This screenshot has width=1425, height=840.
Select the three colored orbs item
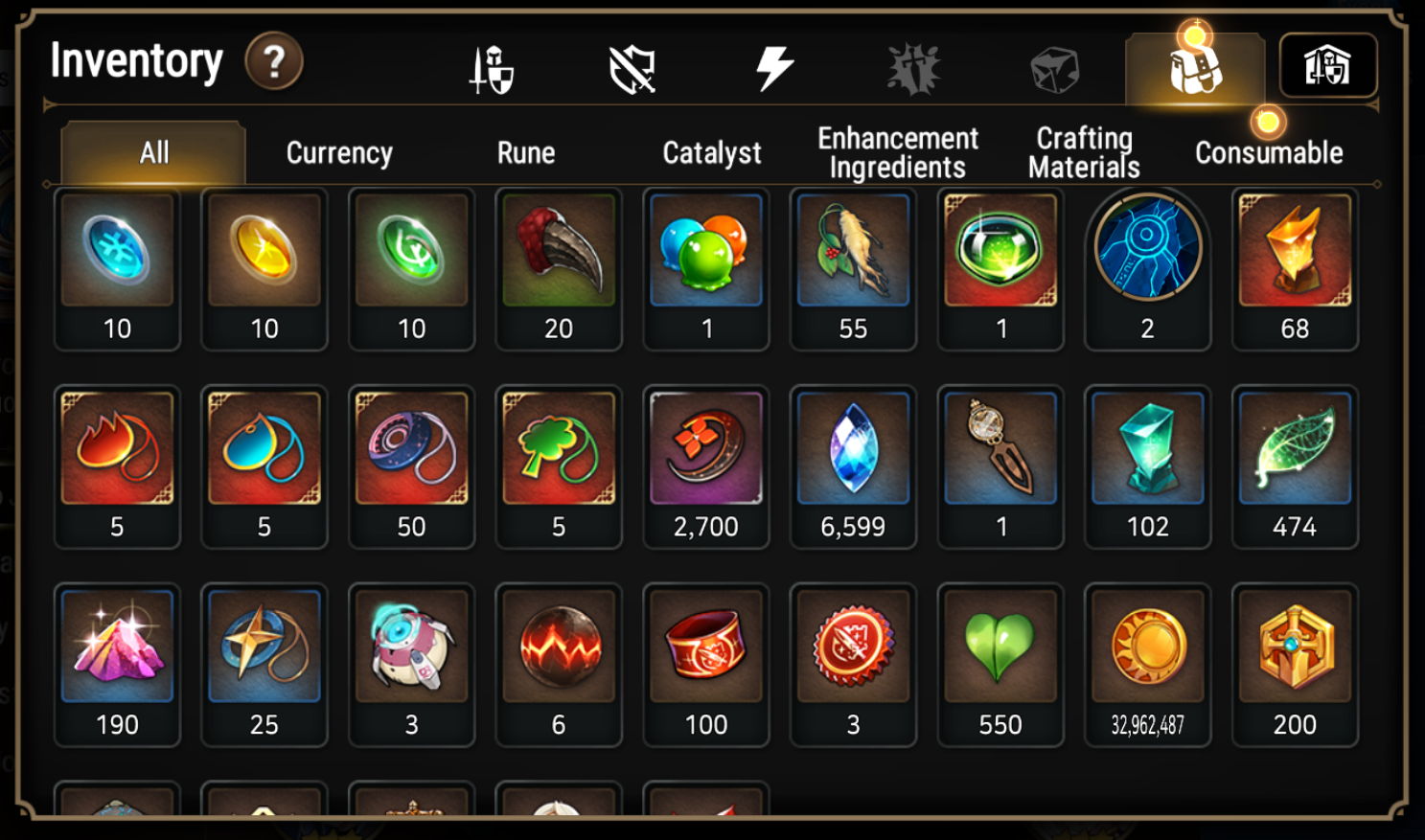[x=706, y=268]
